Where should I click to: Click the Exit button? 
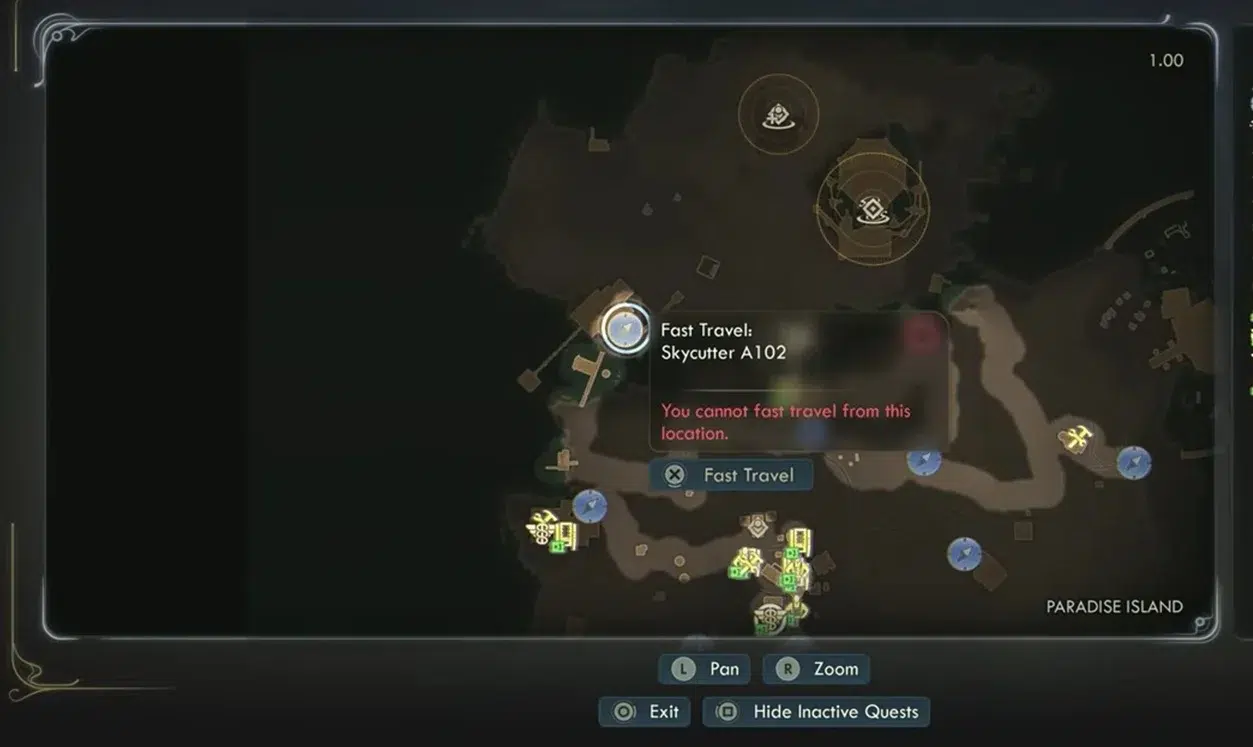coord(647,712)
